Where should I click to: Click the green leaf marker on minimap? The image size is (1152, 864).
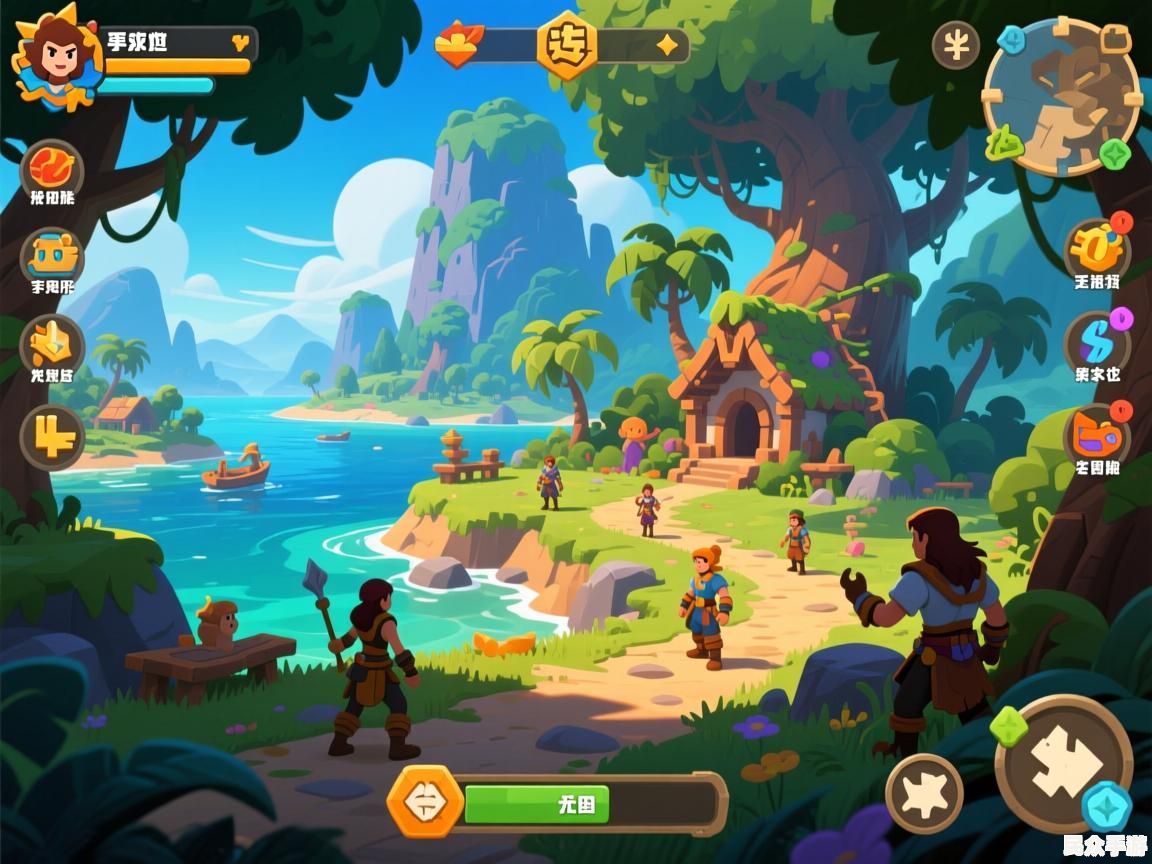(x=1005, y=146)
